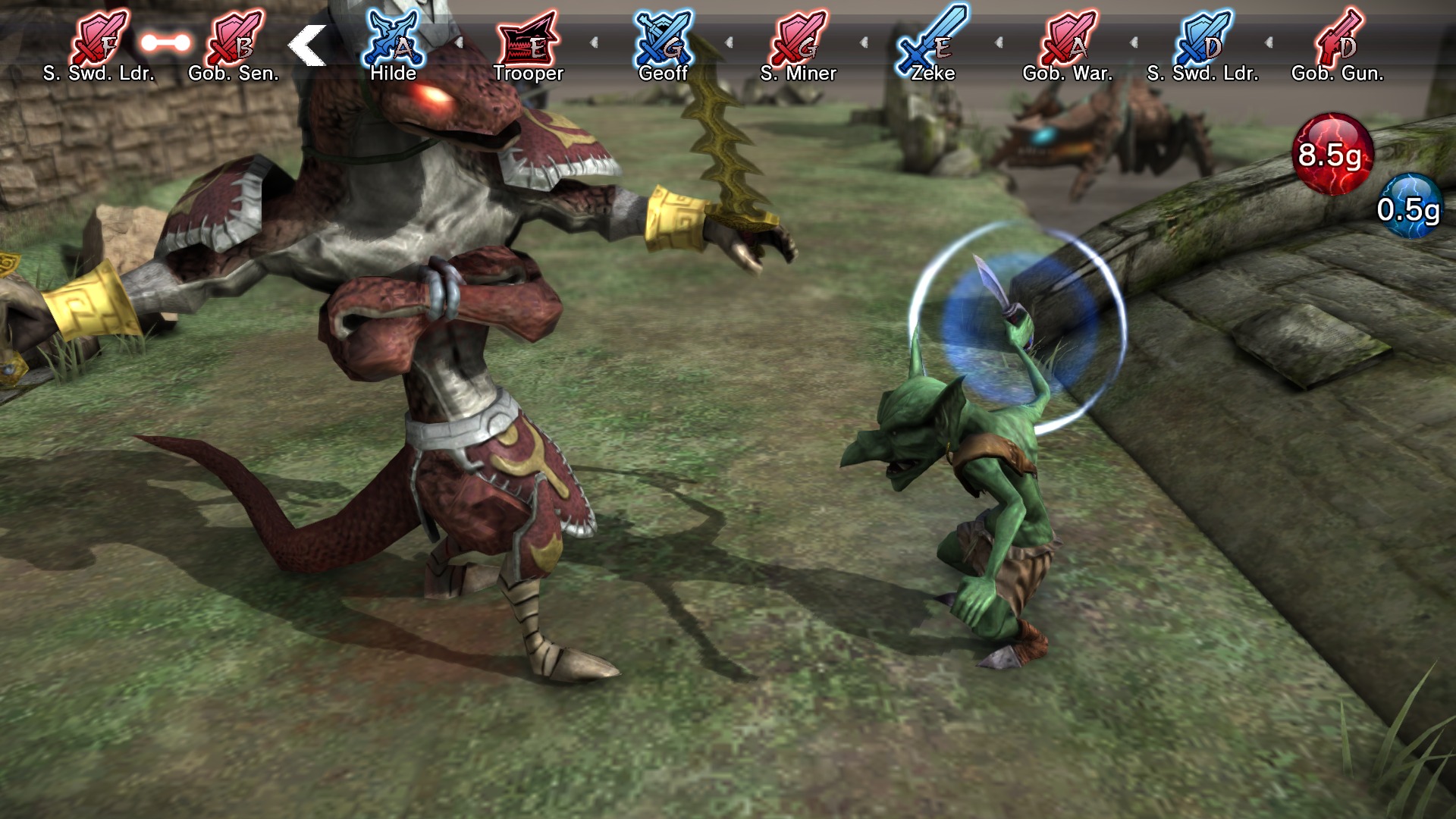
Task: Switch to Zeke's entry in the turn bar
Action: (x=933, y=74)
